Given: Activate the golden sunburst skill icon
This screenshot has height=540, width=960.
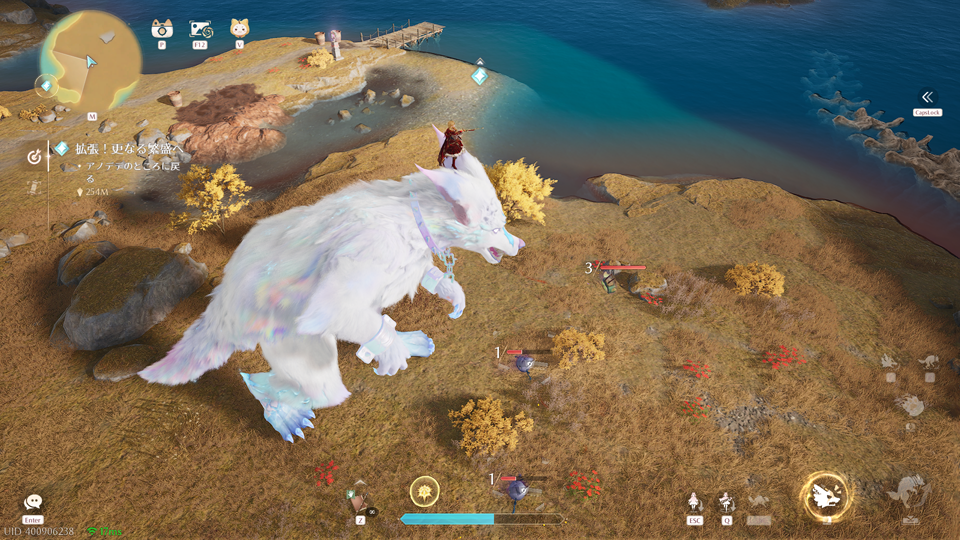Looking at the screenshot, I should (x=424, y=491).
